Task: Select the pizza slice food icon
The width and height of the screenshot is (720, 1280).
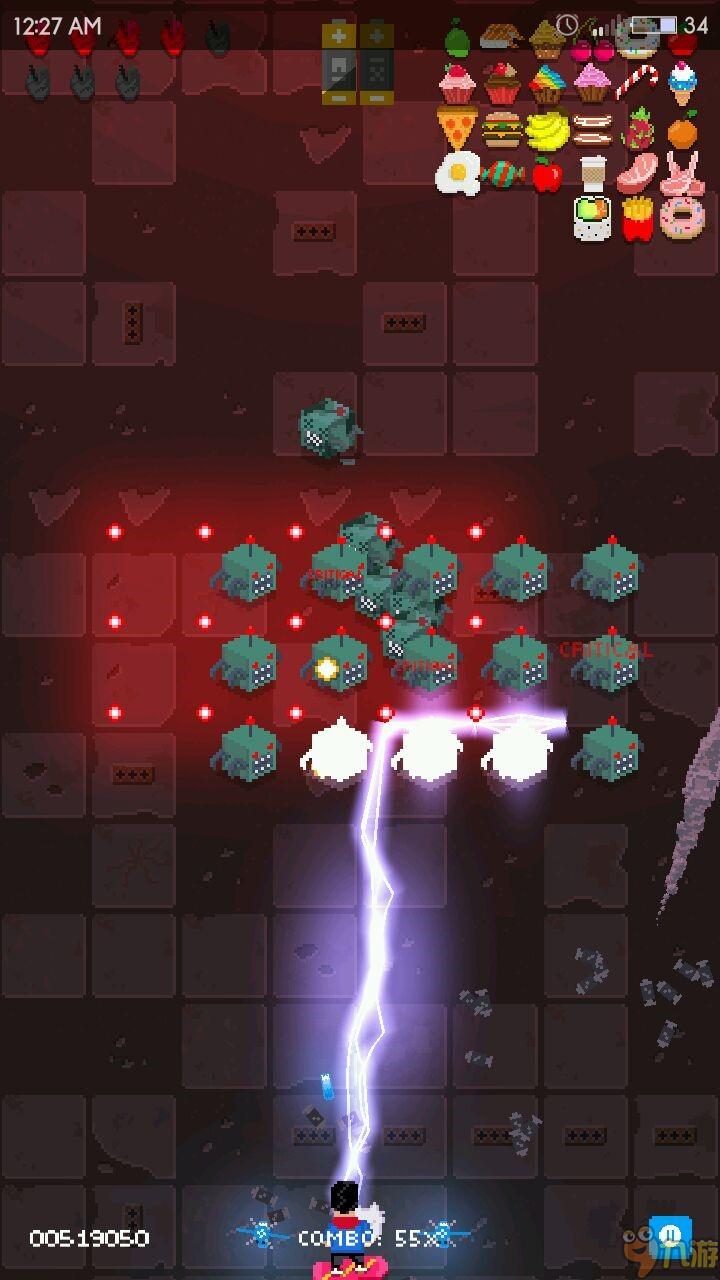Action: 455,128
